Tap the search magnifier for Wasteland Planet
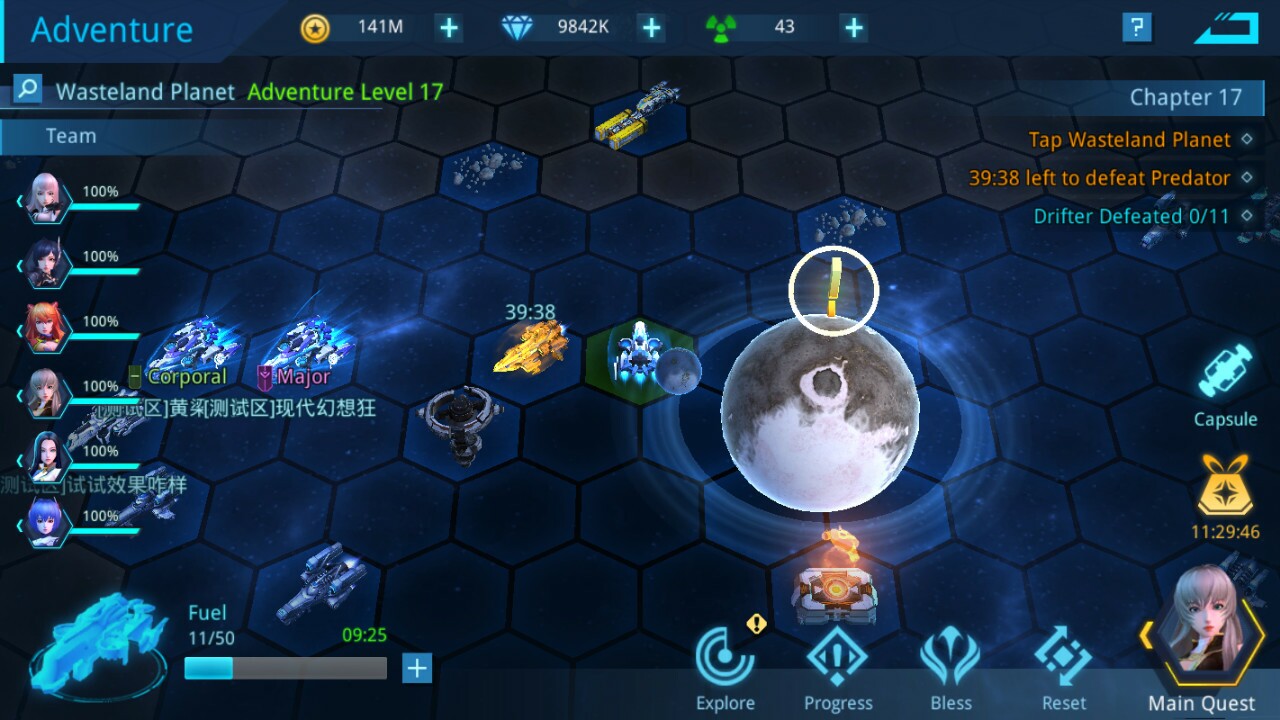This screenshot has height=720, width=1280. click(x=26, y=90)
